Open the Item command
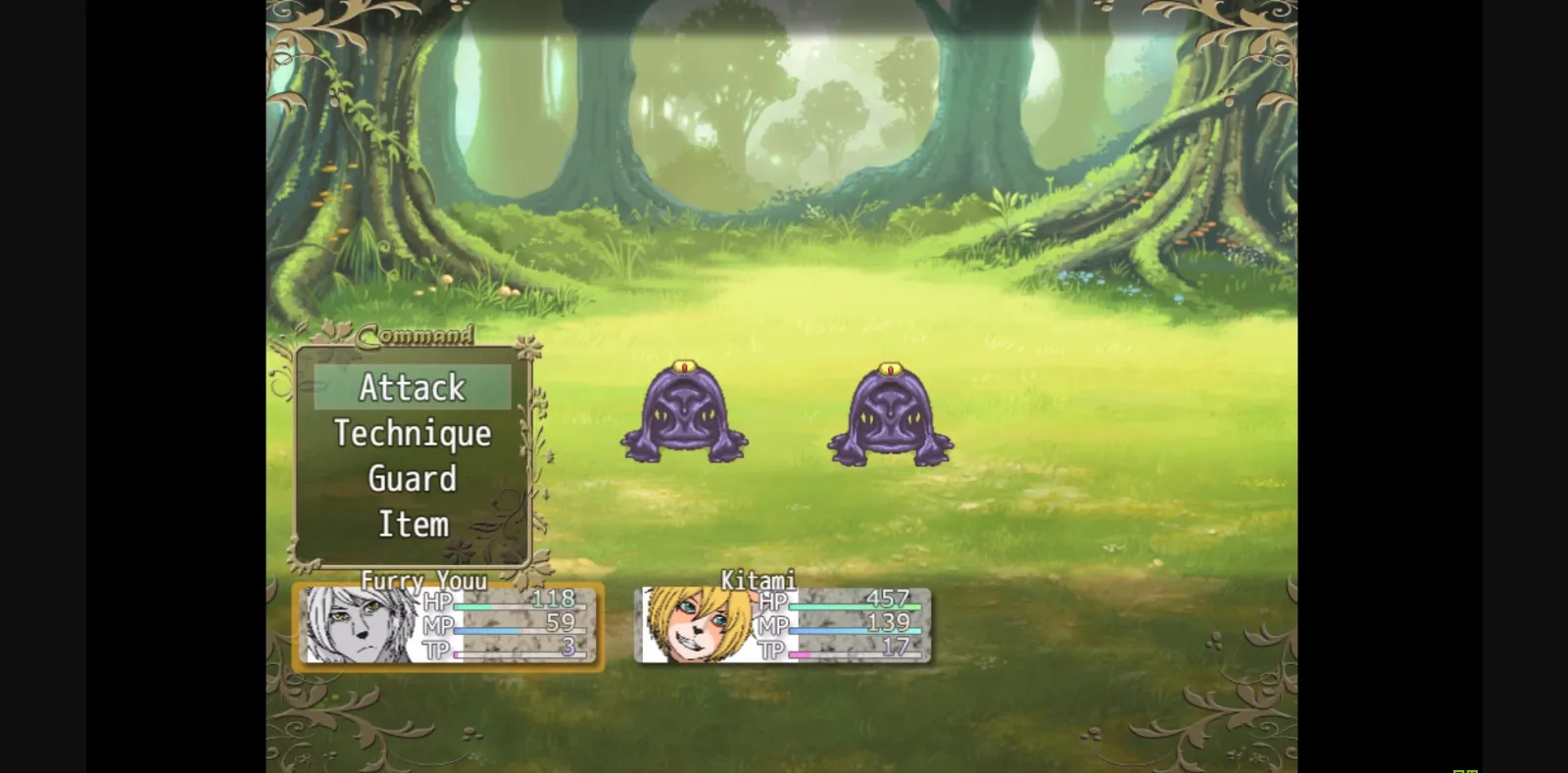 pyautogui.click(x=413, y=523)
